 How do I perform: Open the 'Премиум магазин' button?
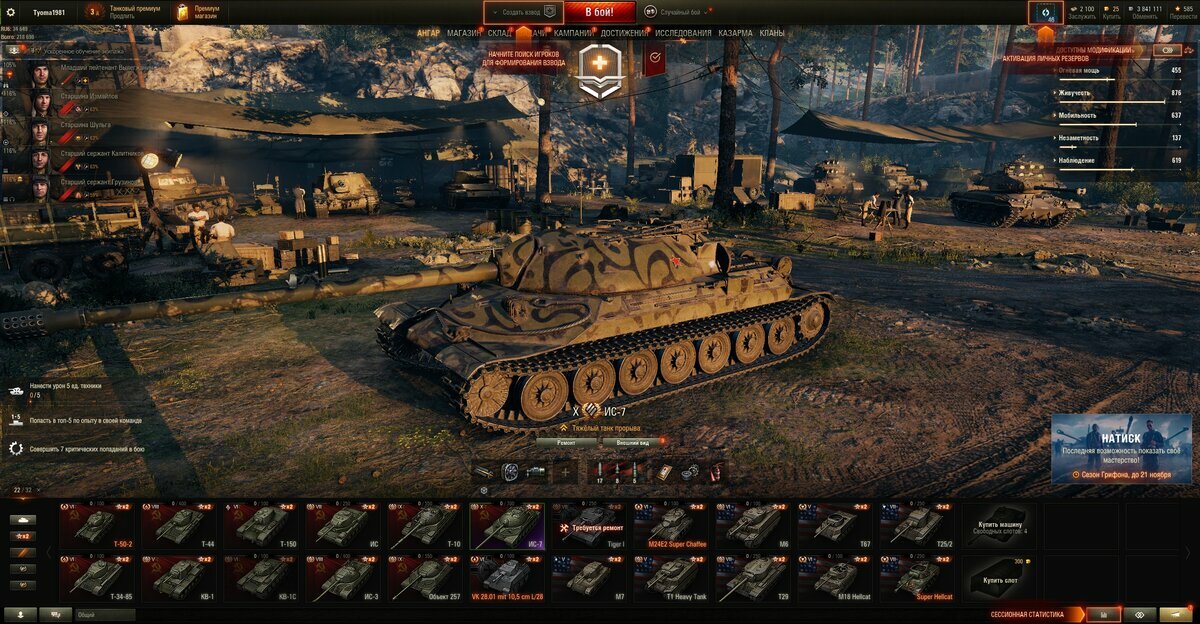197,12
